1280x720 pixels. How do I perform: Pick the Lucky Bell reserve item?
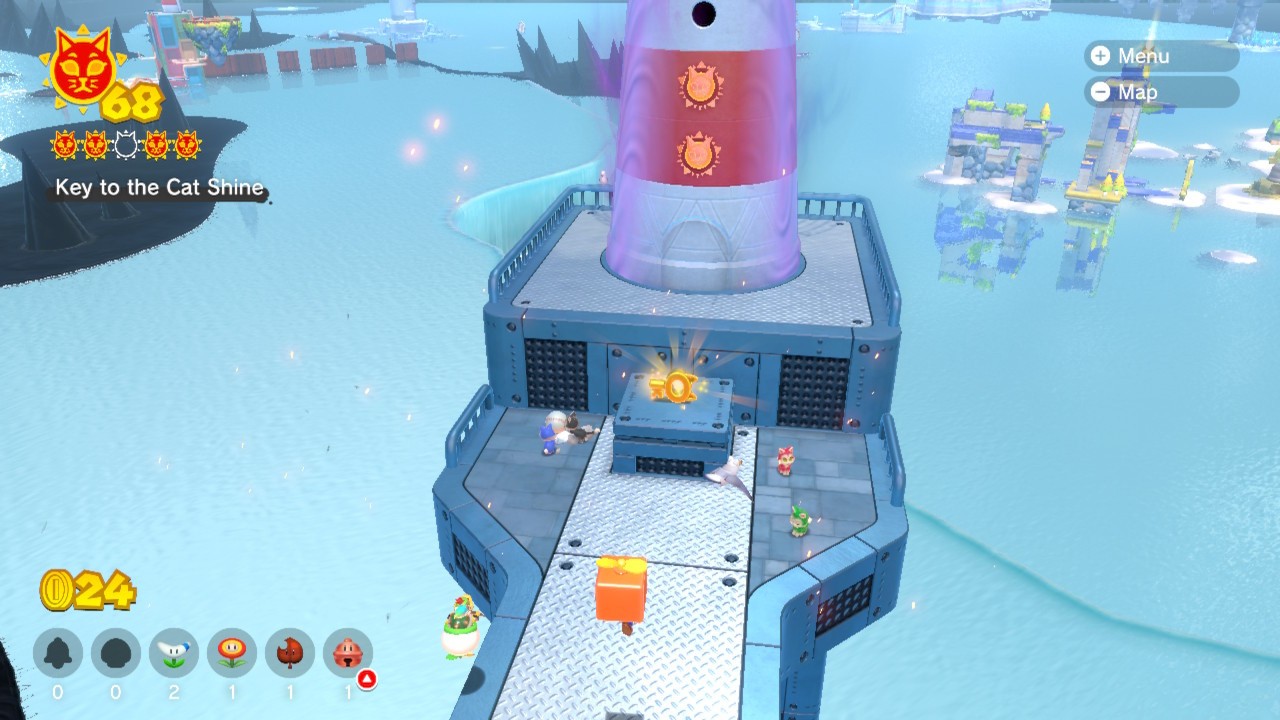click(x=348, y=654)
